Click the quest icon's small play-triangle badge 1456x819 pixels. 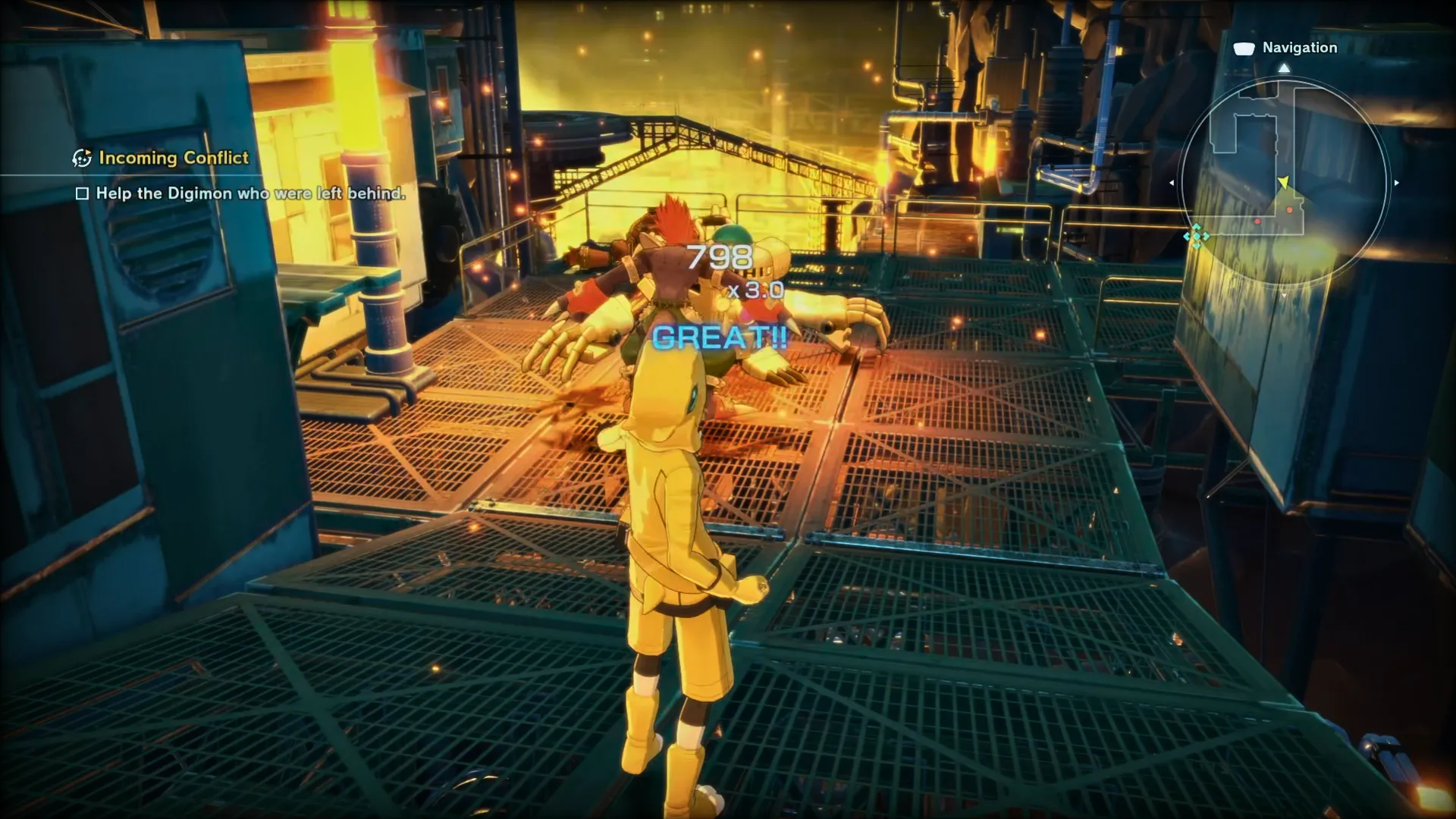click(x=89, y=151)
